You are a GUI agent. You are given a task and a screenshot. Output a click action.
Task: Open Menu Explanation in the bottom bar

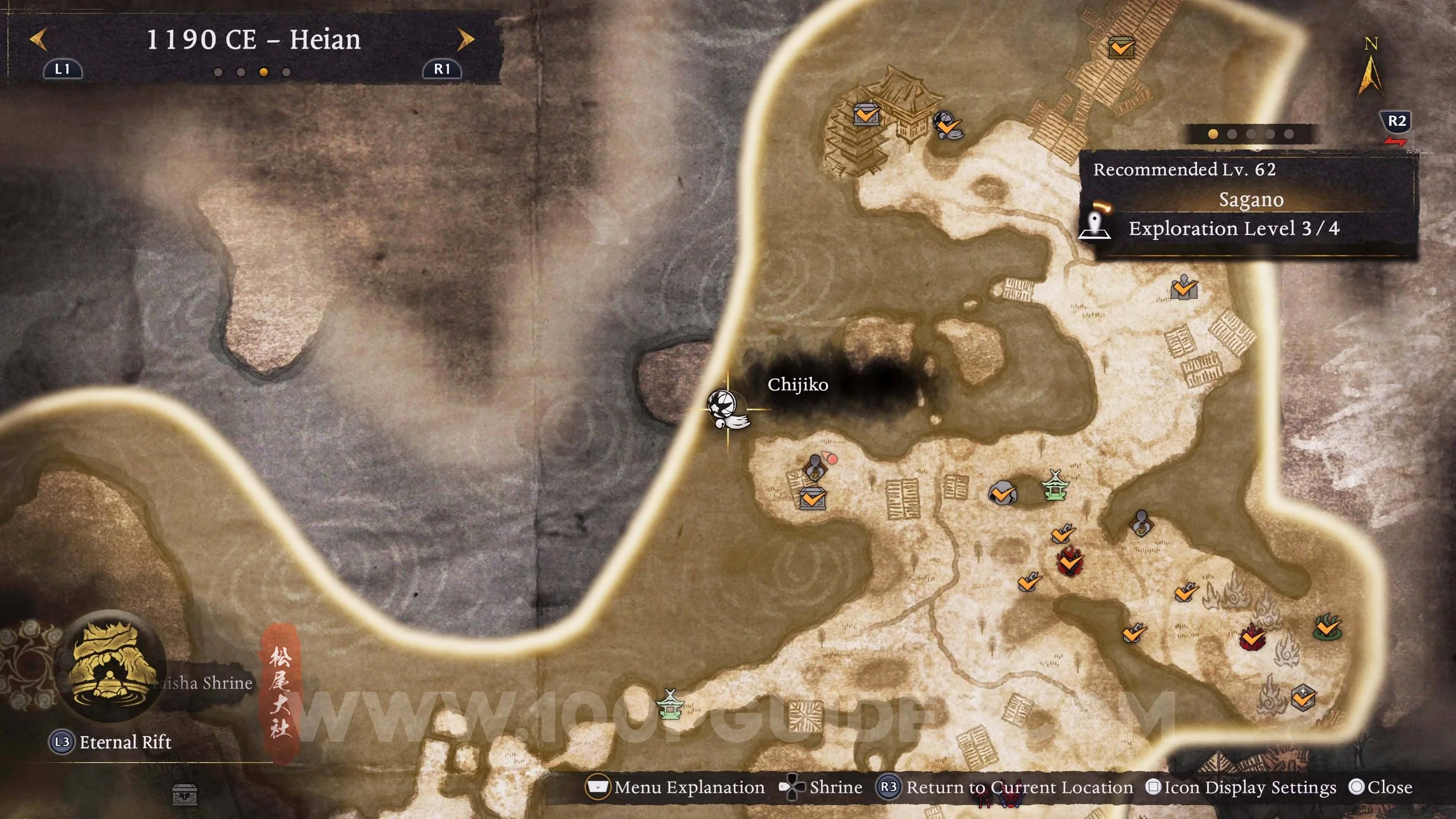[x=676, y=788]
